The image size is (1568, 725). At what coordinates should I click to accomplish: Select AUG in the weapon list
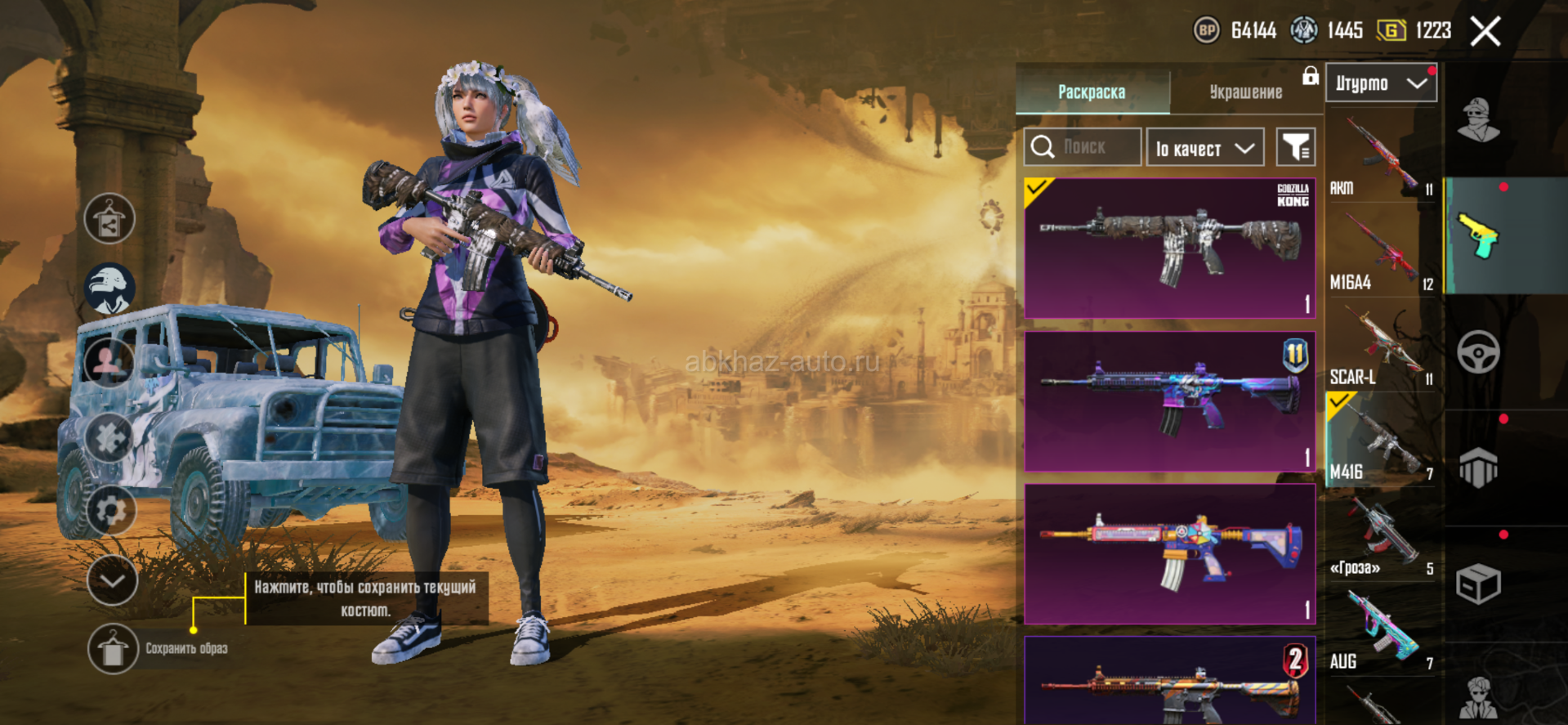click(x=1381, y=631)
